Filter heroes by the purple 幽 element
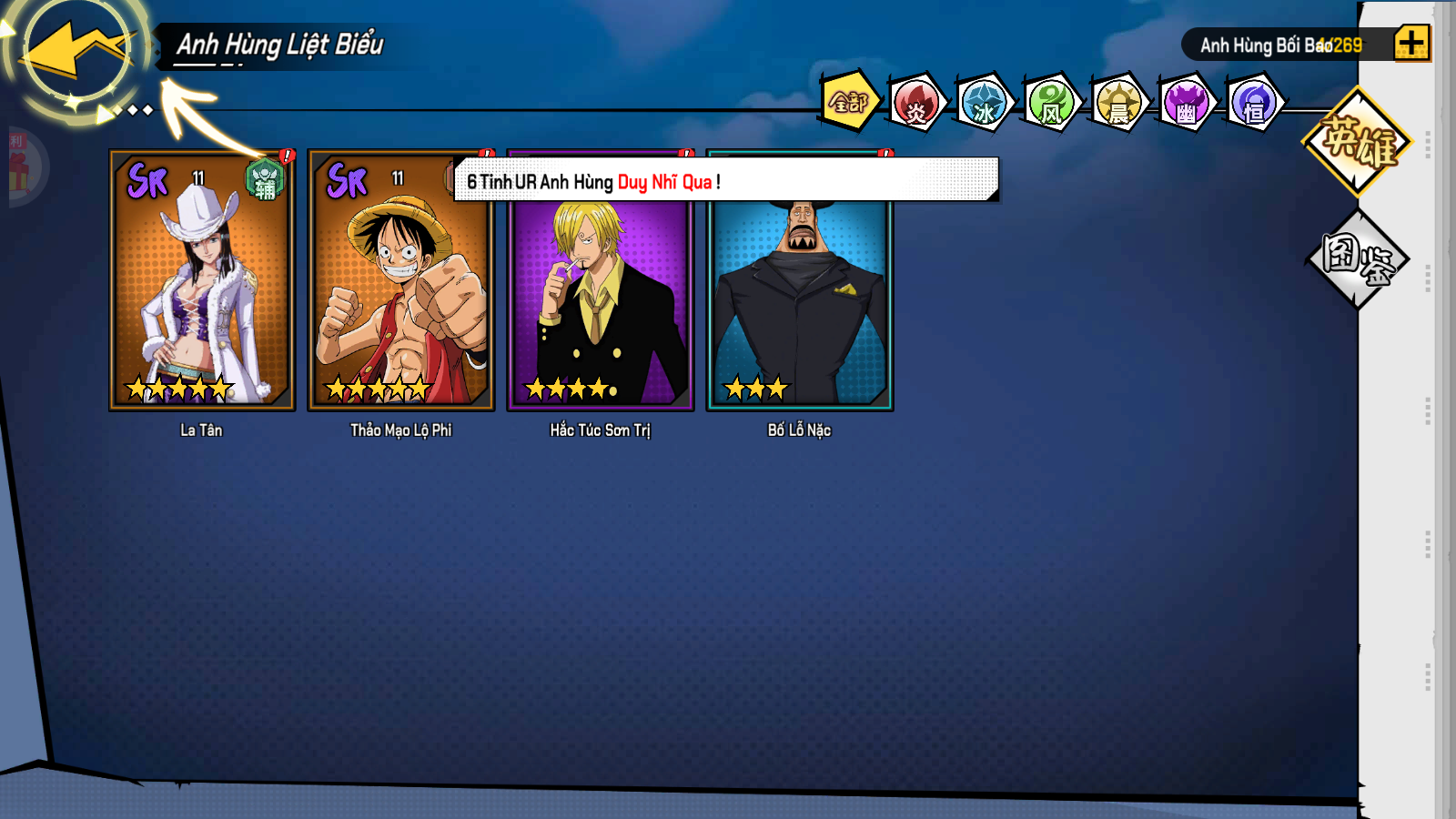 [x=1186, y=103]
